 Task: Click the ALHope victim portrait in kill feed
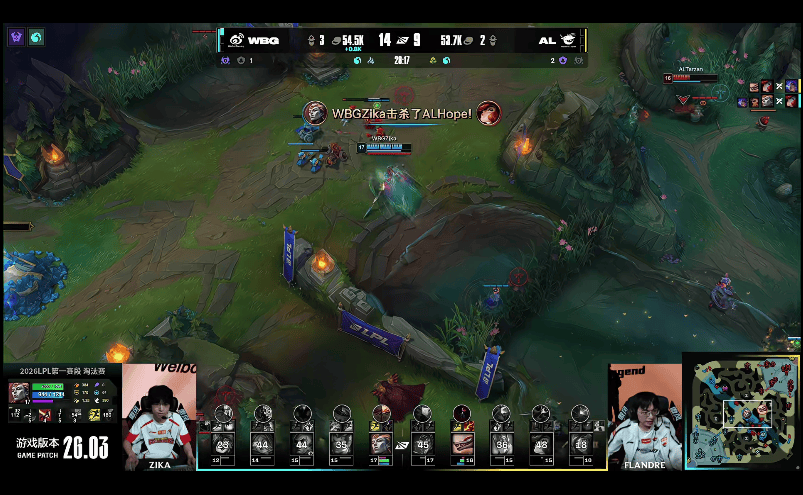coord(488,113)
